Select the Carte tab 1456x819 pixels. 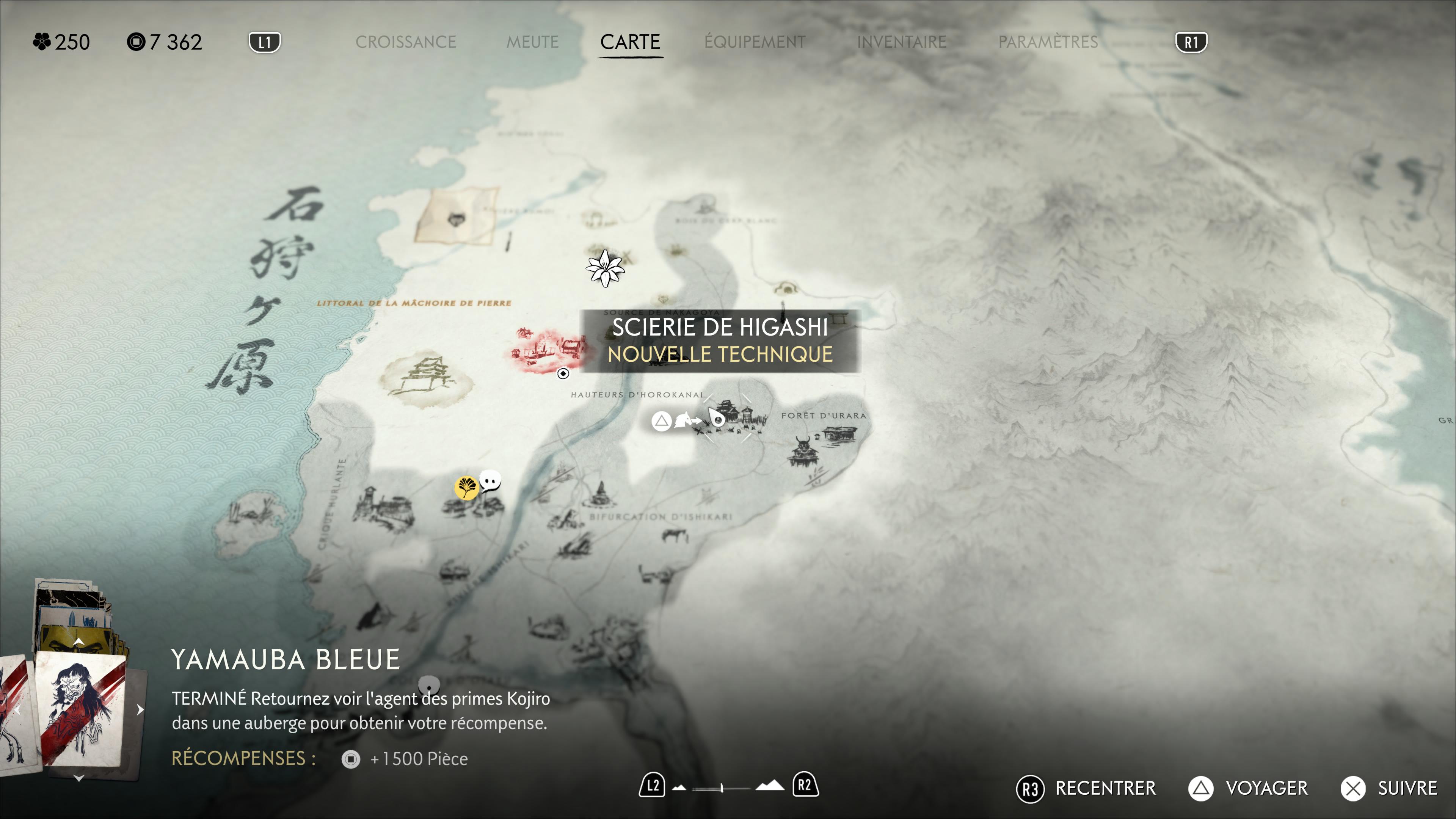pos(630,42)
